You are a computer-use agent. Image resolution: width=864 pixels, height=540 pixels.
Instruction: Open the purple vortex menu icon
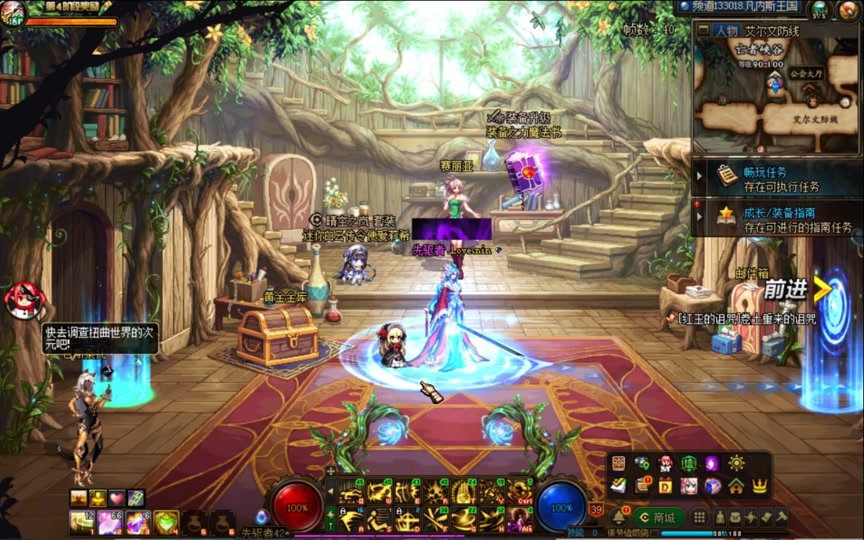click(712, 463)
